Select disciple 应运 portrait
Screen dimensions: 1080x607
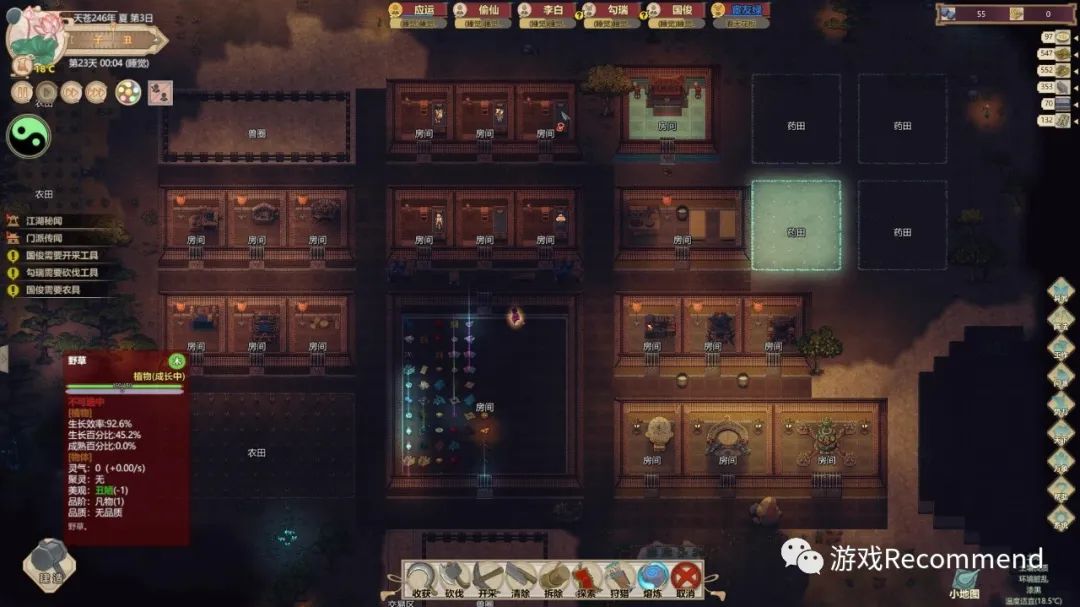[x=417, y=11]
